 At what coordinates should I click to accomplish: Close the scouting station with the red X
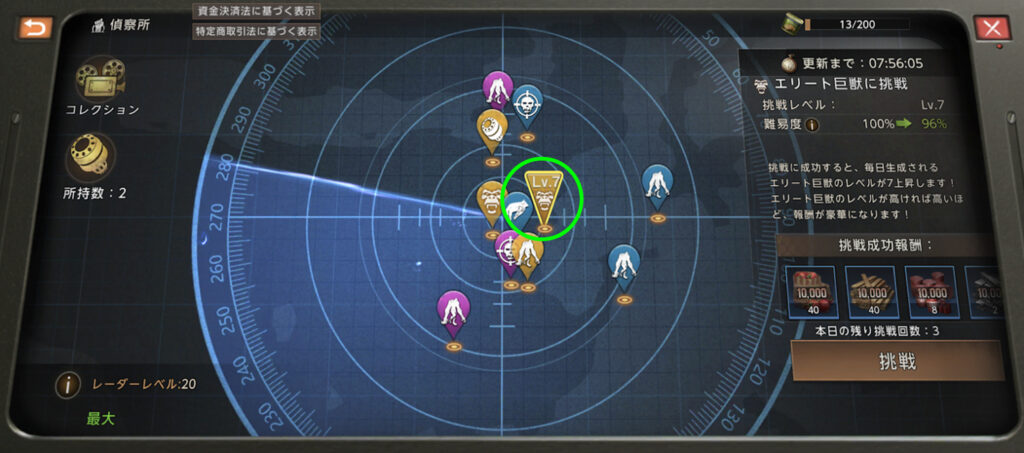click(x=992, y=28)
